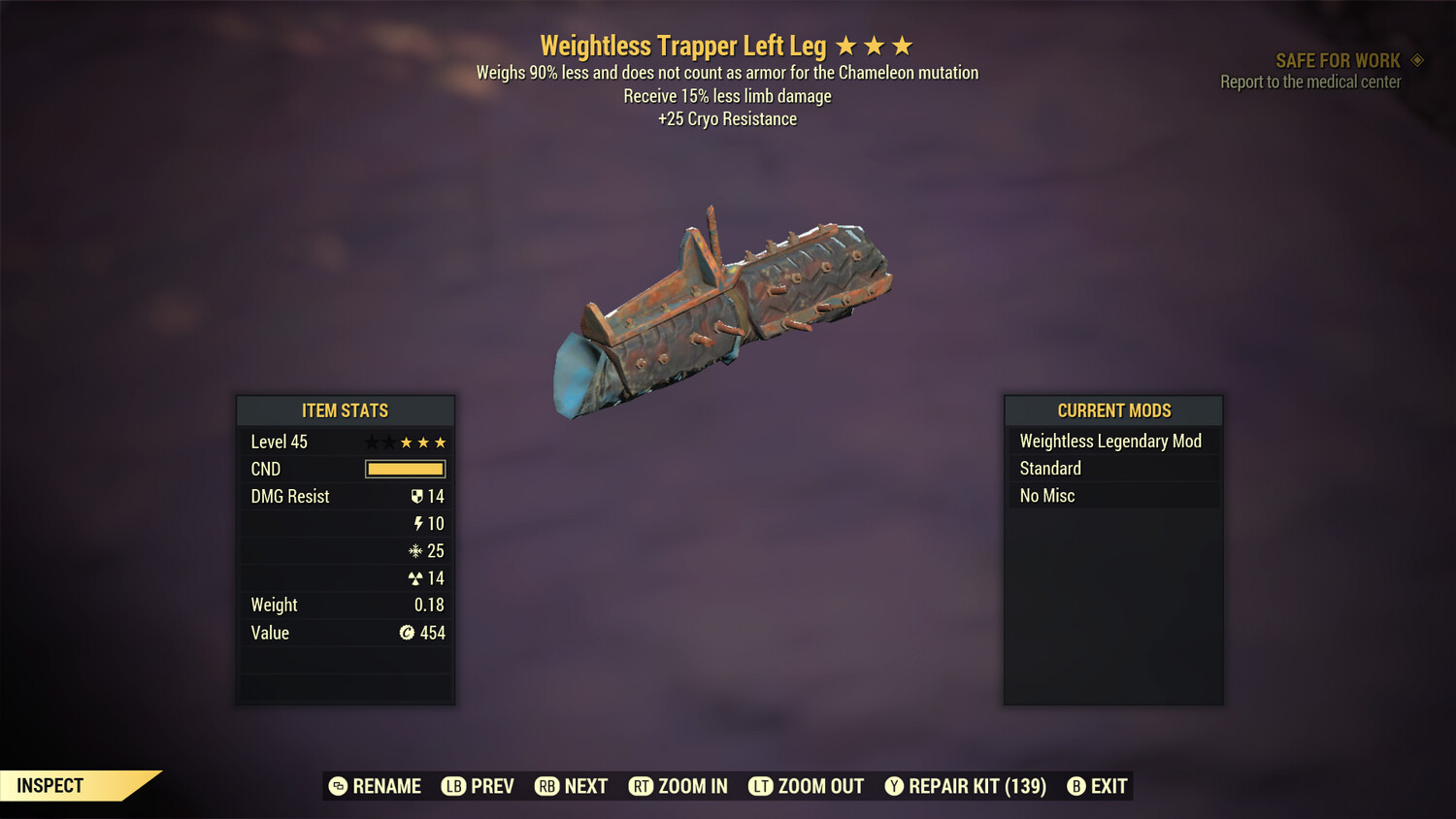
Task: Open the Safe for Work quest tracker
Action: pos(1338,61)
